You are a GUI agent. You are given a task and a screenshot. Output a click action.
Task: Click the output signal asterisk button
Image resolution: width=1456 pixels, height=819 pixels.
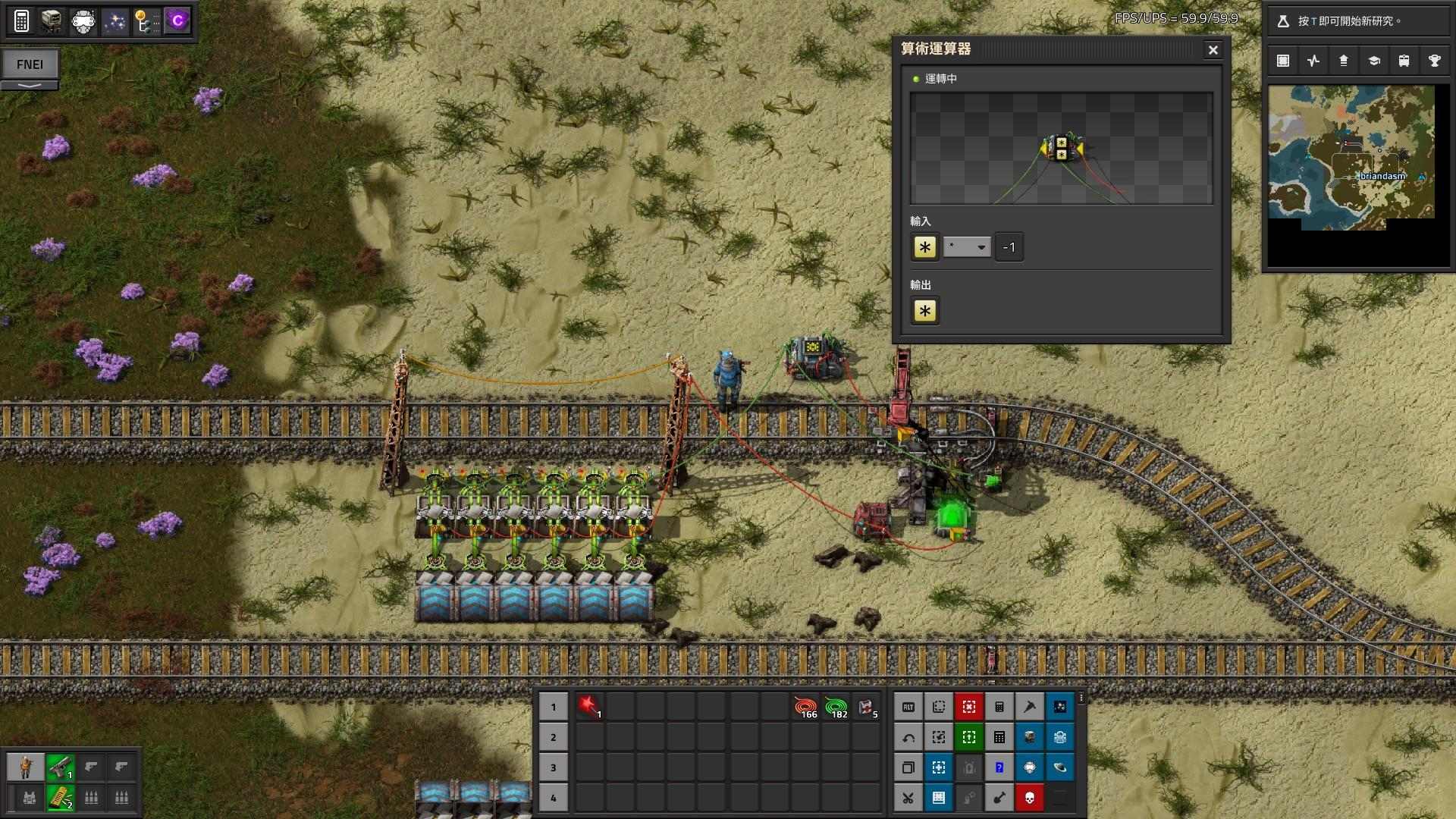pos(924,311)
